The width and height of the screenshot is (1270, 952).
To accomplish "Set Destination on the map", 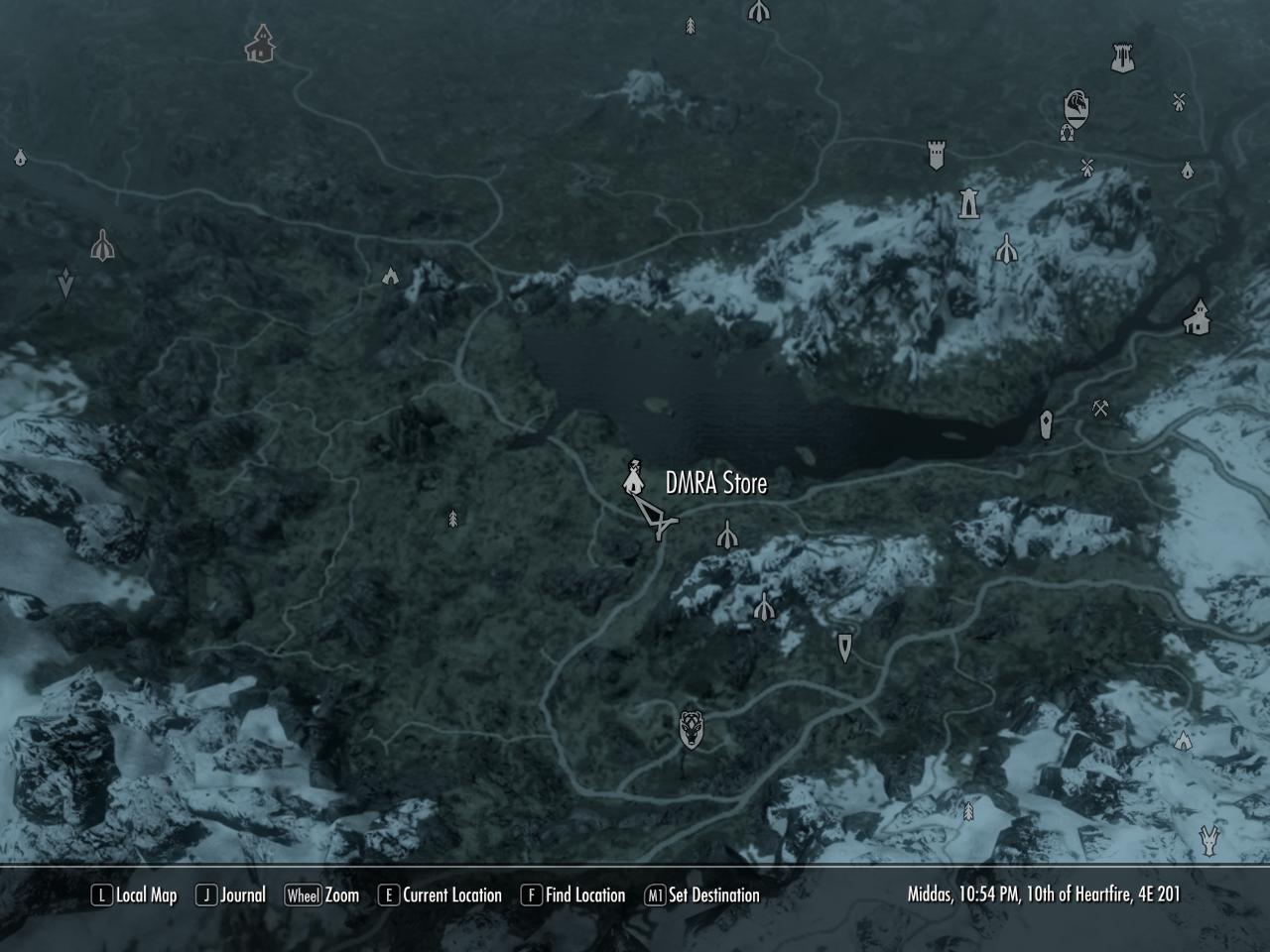I will coord(716,894).
